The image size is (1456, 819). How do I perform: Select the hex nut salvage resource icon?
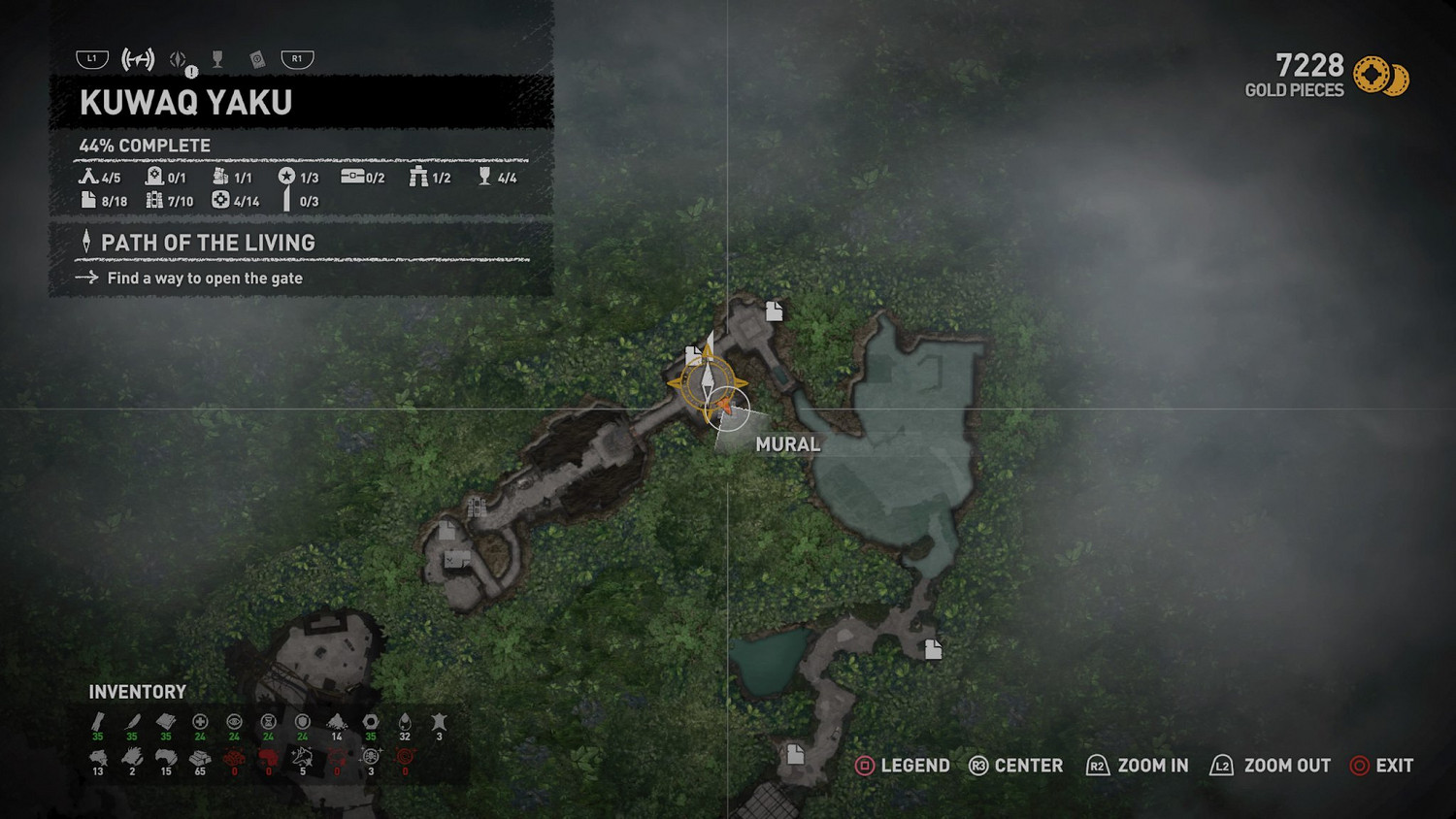(371, 722)
